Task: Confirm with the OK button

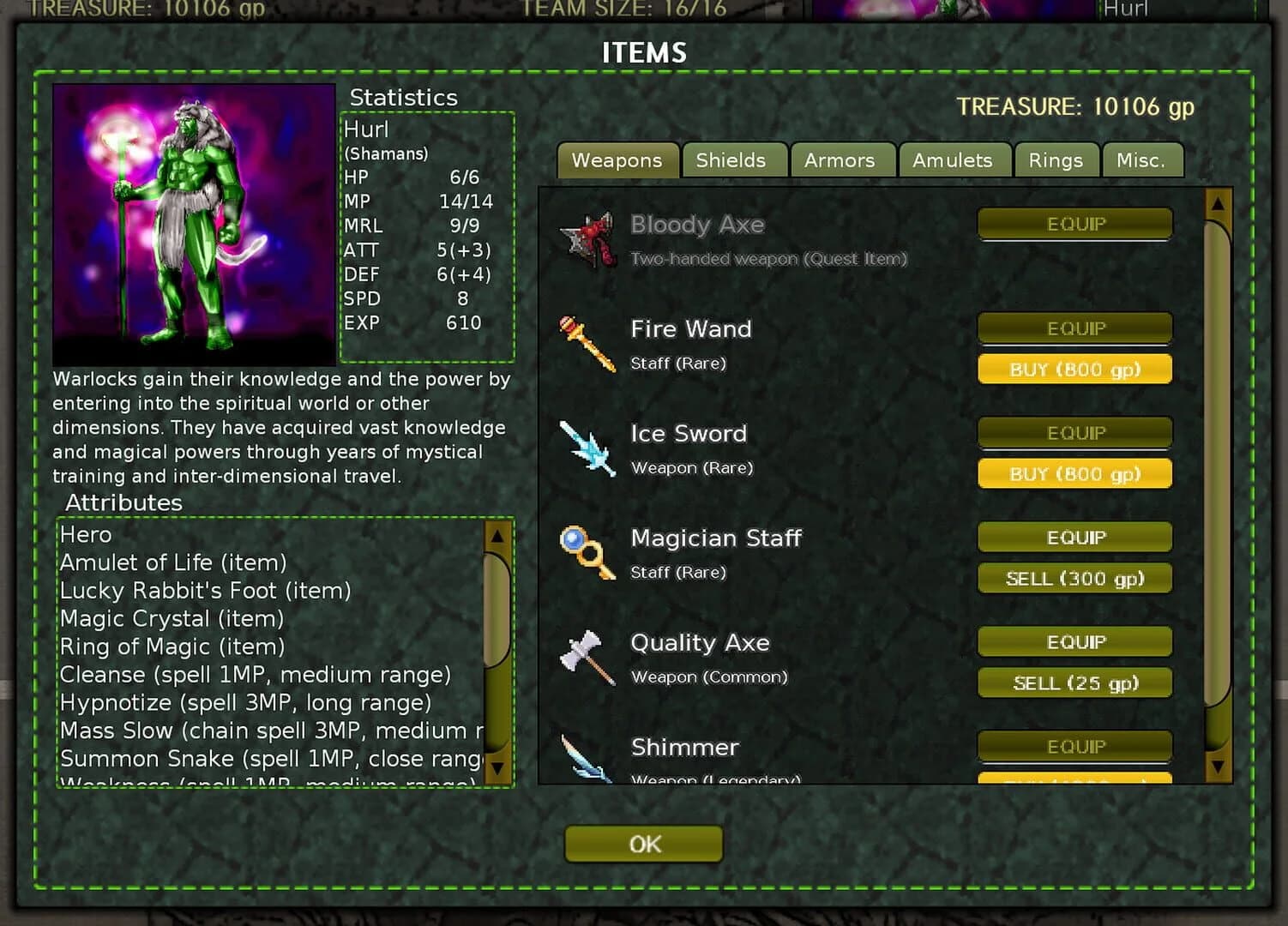Action: 643,844
